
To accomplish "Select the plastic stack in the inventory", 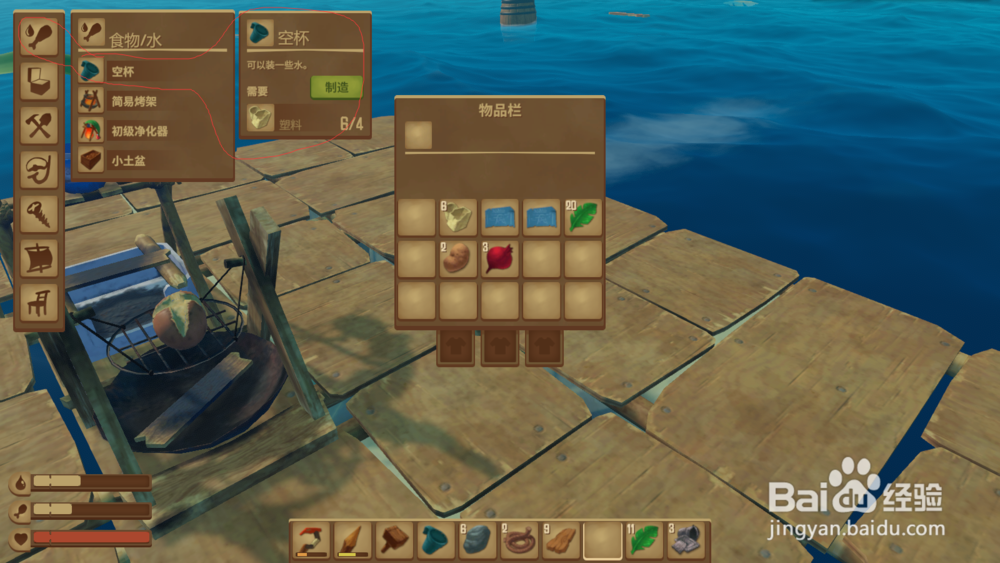I will click(458, 217).
